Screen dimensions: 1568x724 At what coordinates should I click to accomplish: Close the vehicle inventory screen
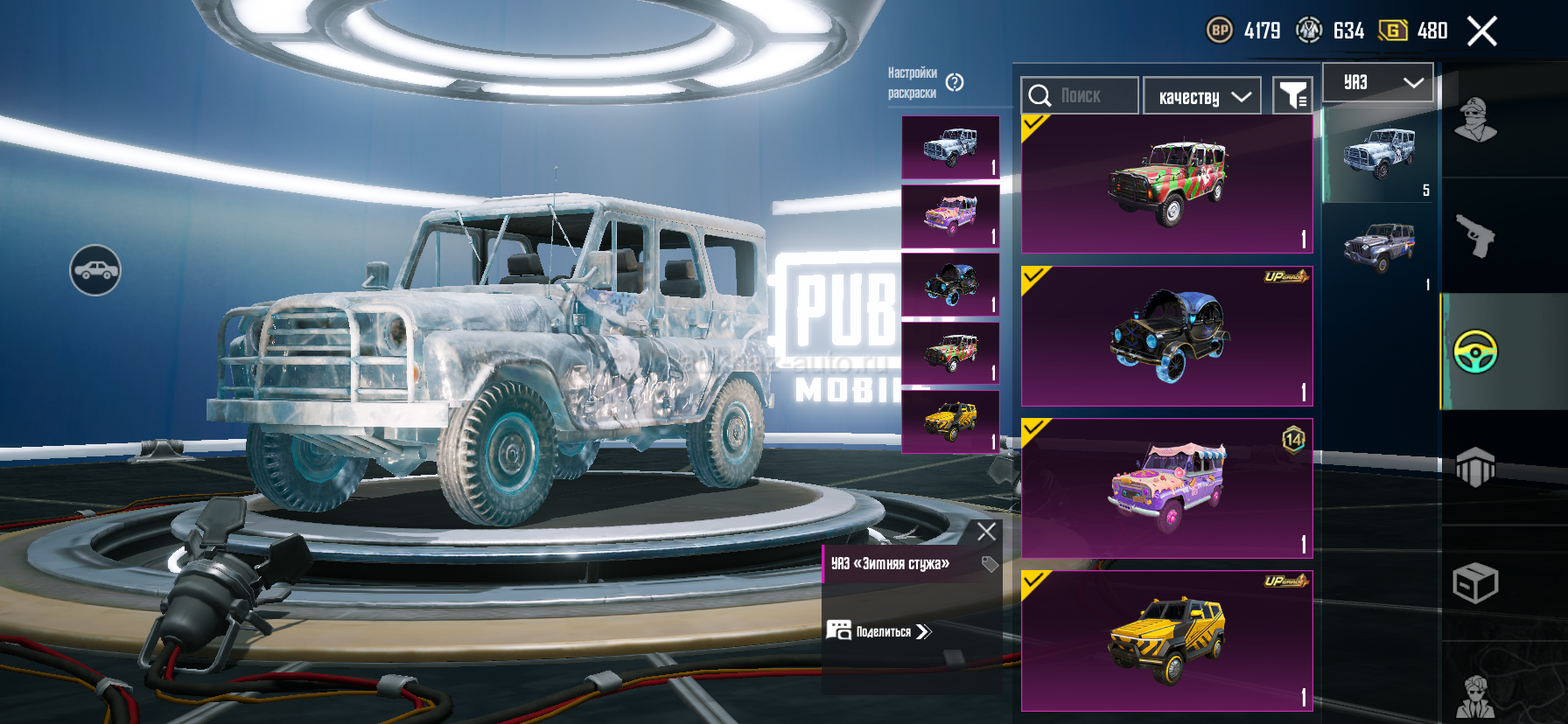tap(1481, 31)
